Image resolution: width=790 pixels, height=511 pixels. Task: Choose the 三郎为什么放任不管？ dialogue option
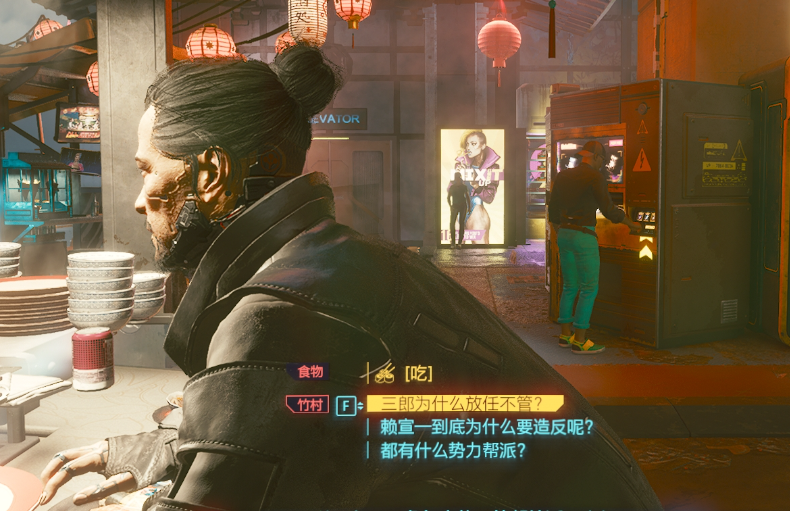463,404
